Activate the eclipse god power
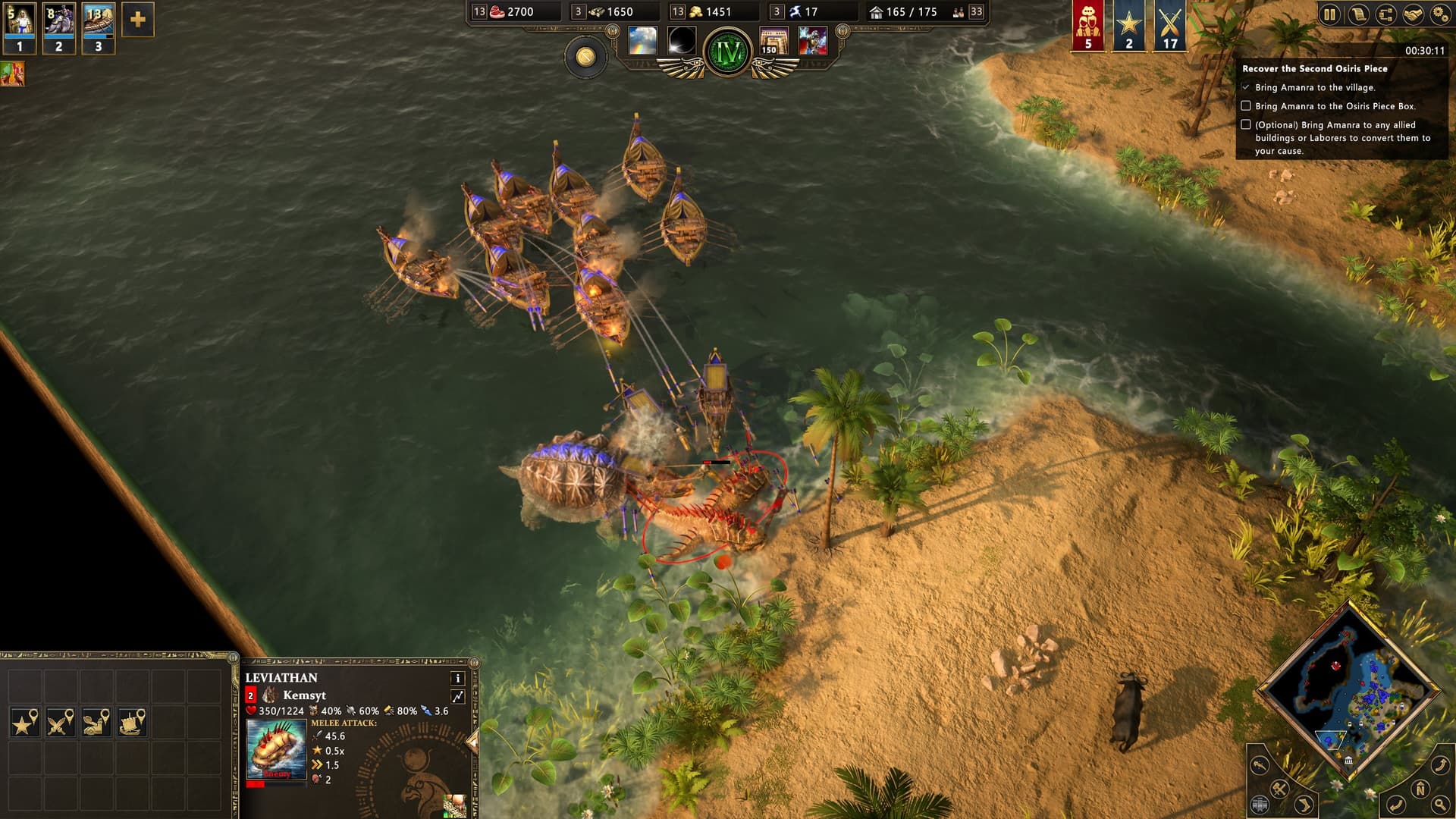 682,40
